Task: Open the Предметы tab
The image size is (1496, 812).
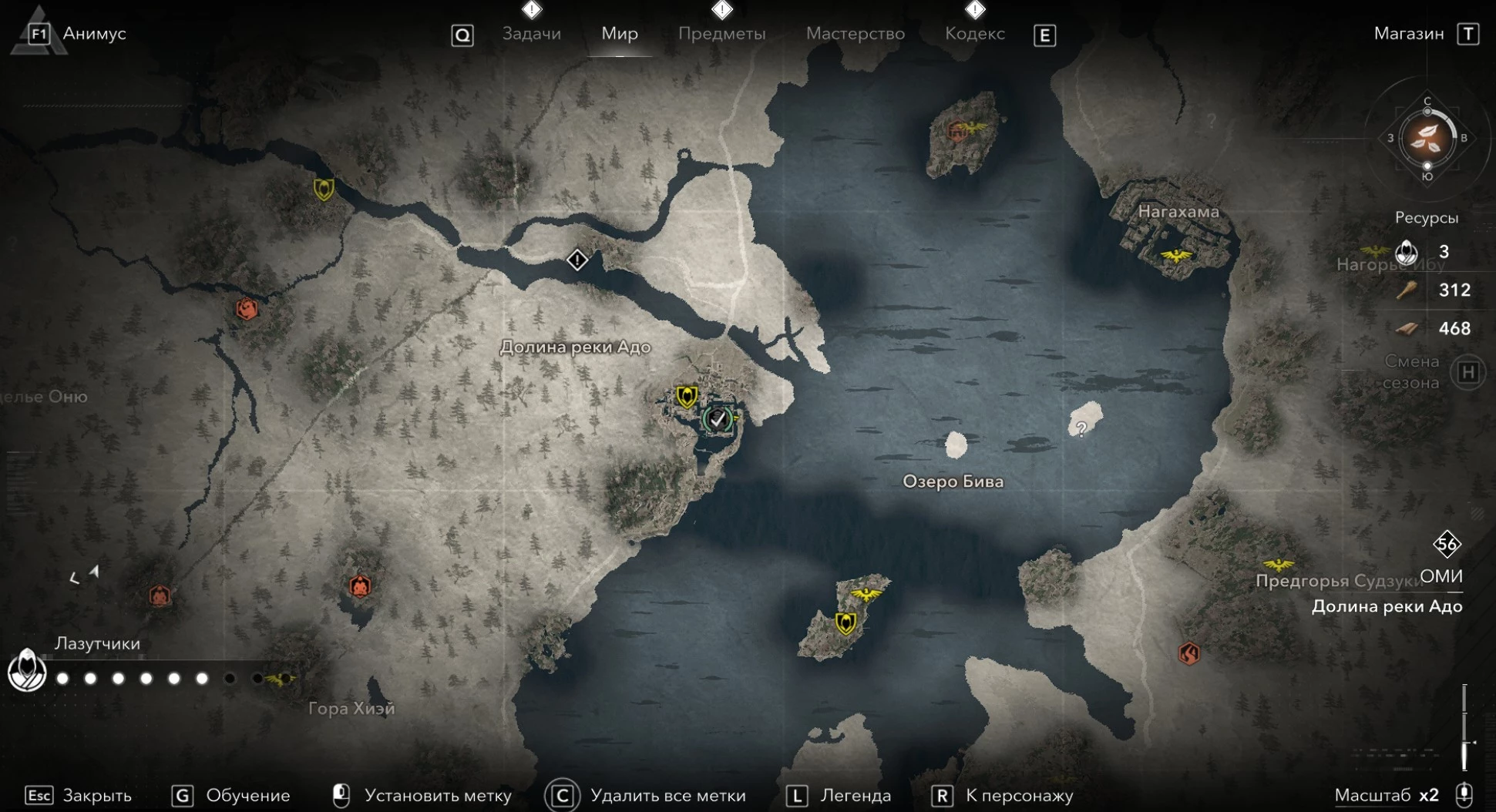Action: point(721,34)
